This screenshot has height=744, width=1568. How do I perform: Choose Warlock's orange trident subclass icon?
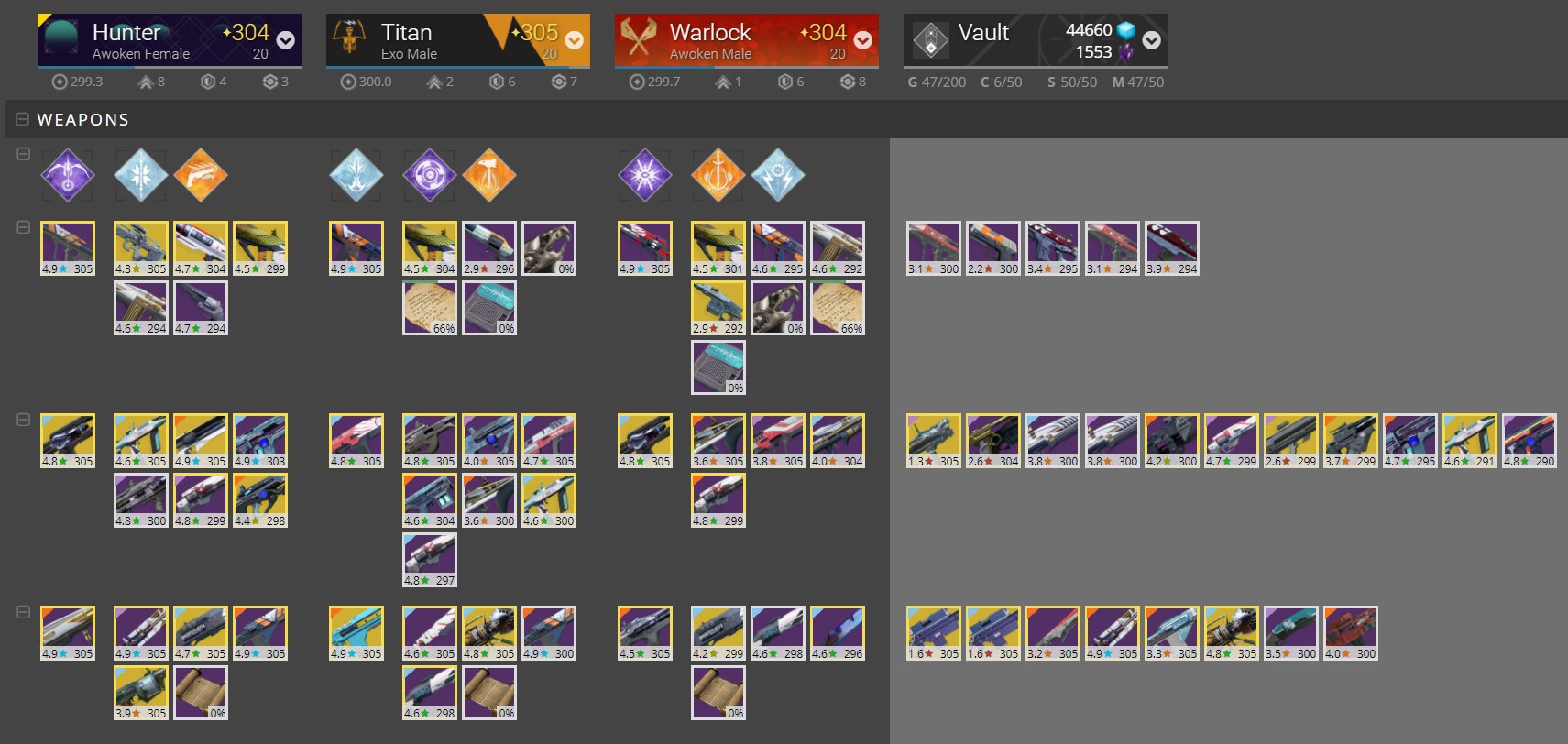[x=718, y=174]
